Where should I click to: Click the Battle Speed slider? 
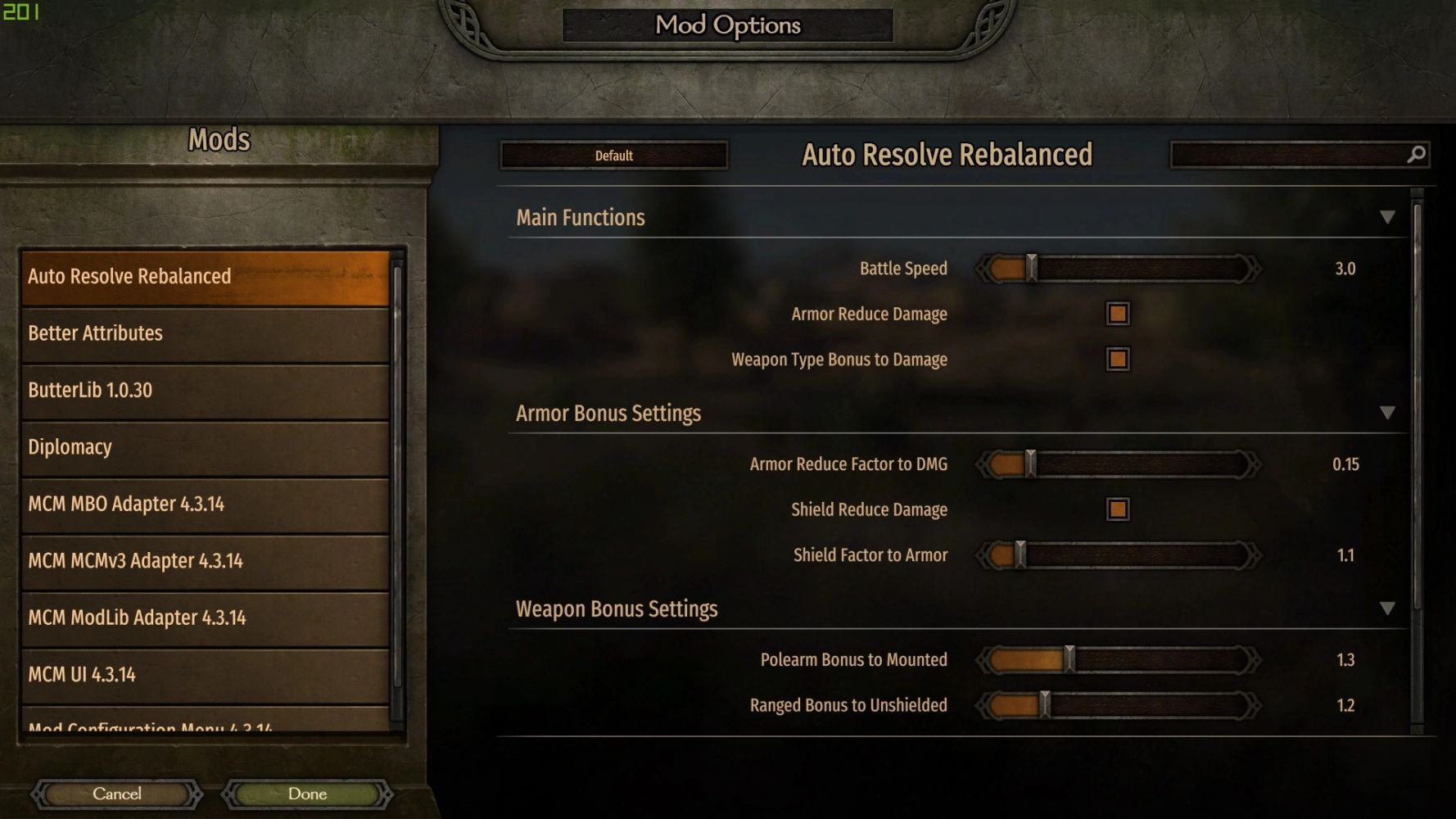point(1118,269)
